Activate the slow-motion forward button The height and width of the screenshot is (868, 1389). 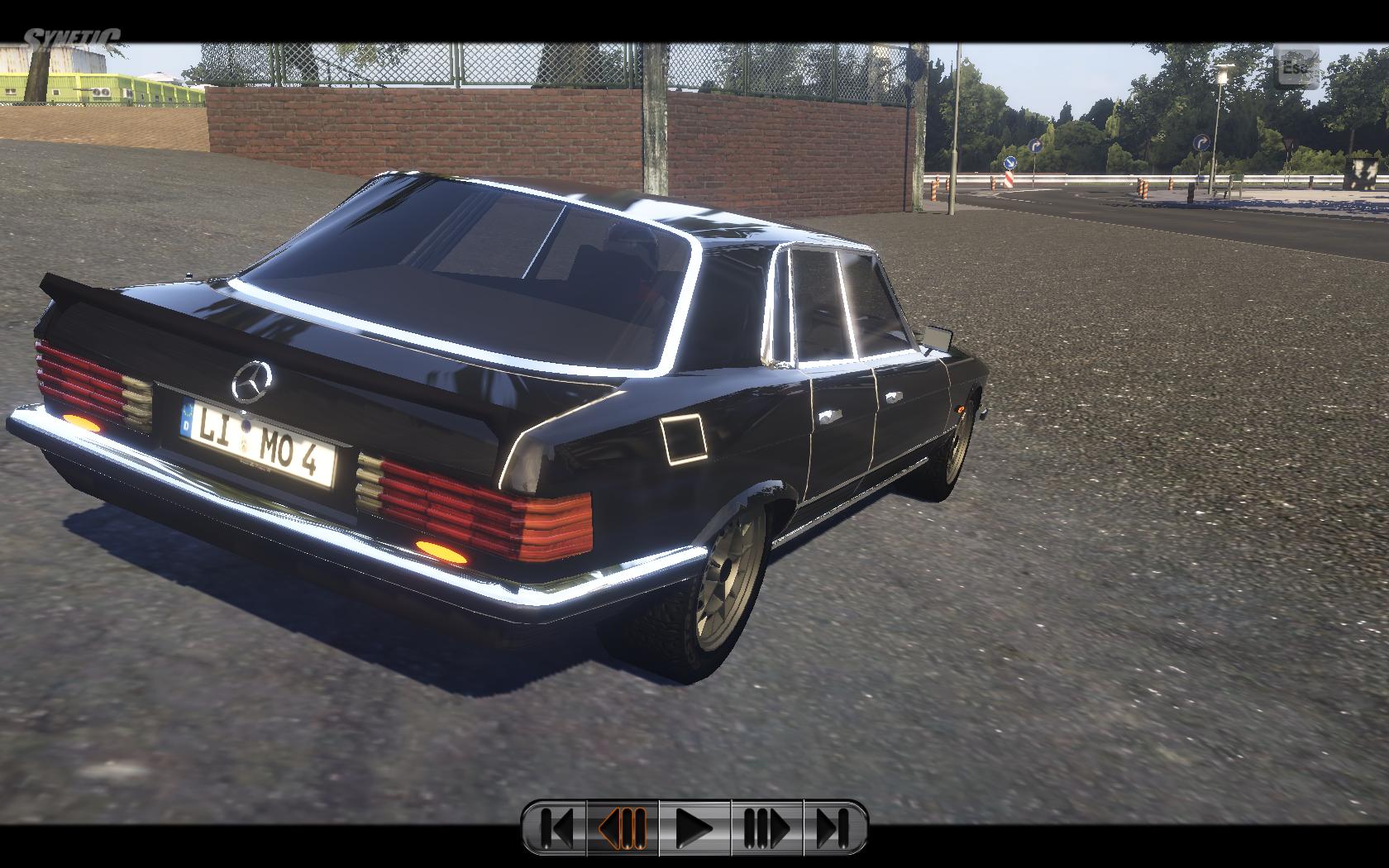click(x=766, y=827)
